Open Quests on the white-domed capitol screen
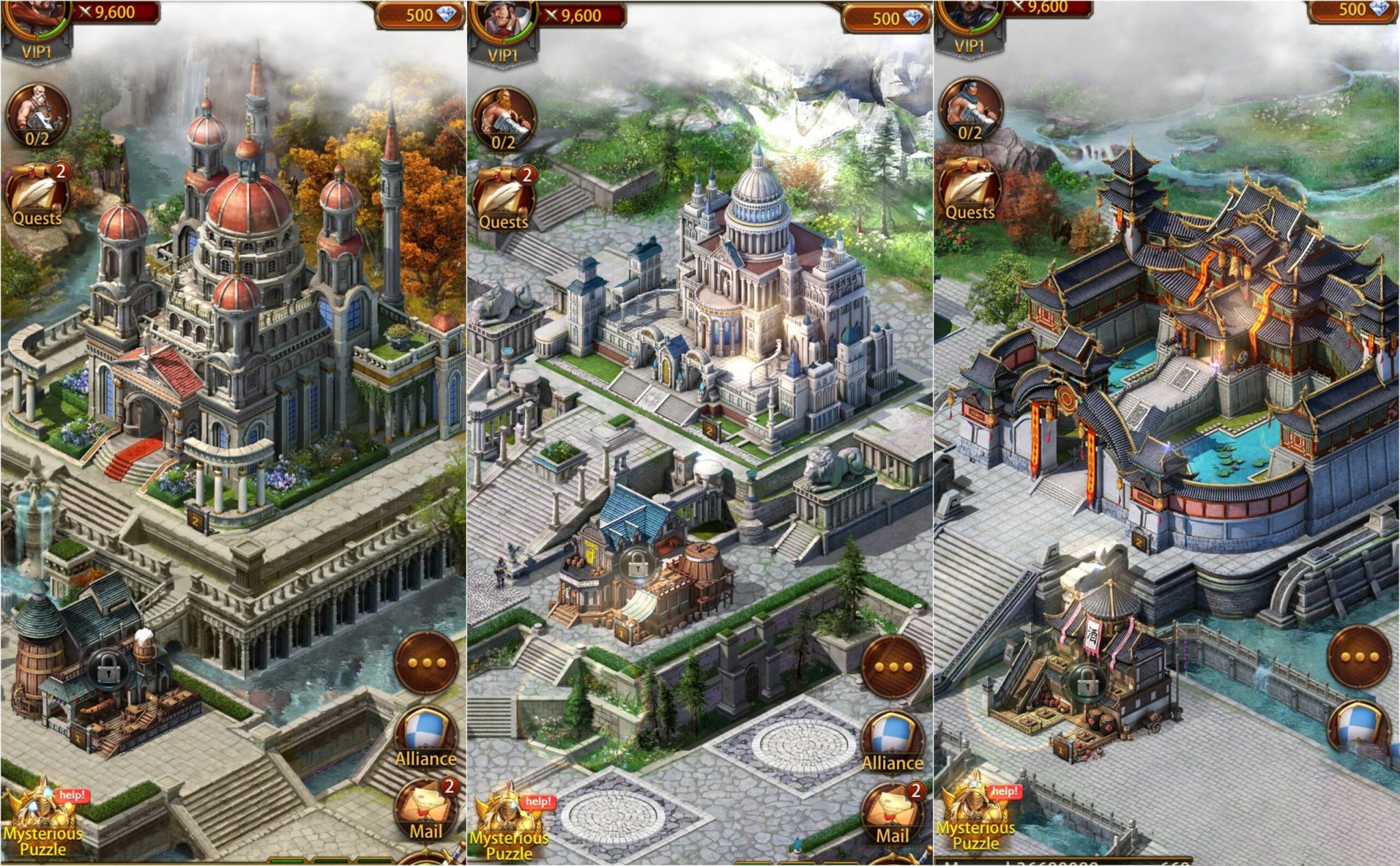The image size is (1400, 866). 504,198
